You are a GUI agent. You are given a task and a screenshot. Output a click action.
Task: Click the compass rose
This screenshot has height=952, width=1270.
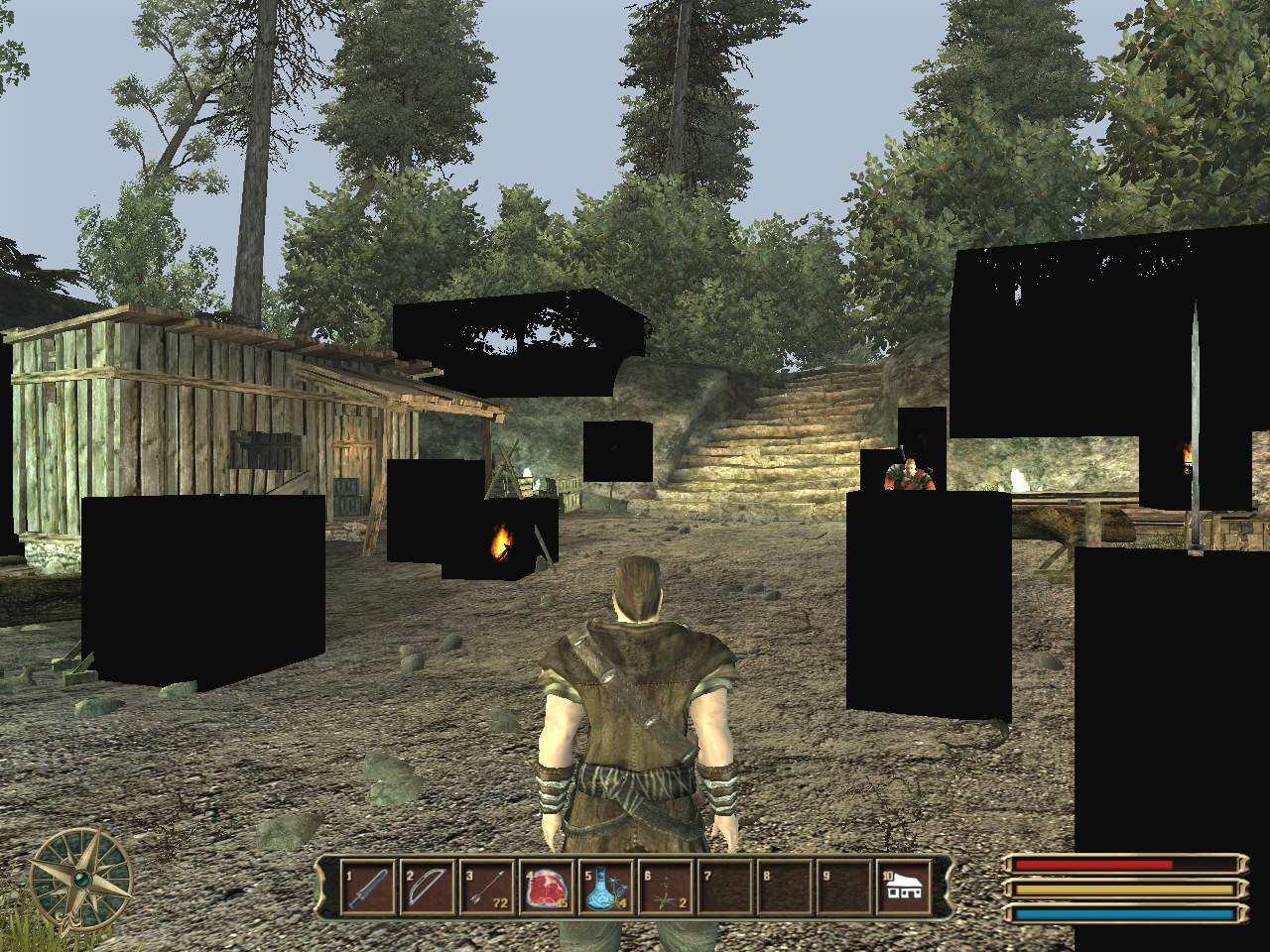[80, 879]
